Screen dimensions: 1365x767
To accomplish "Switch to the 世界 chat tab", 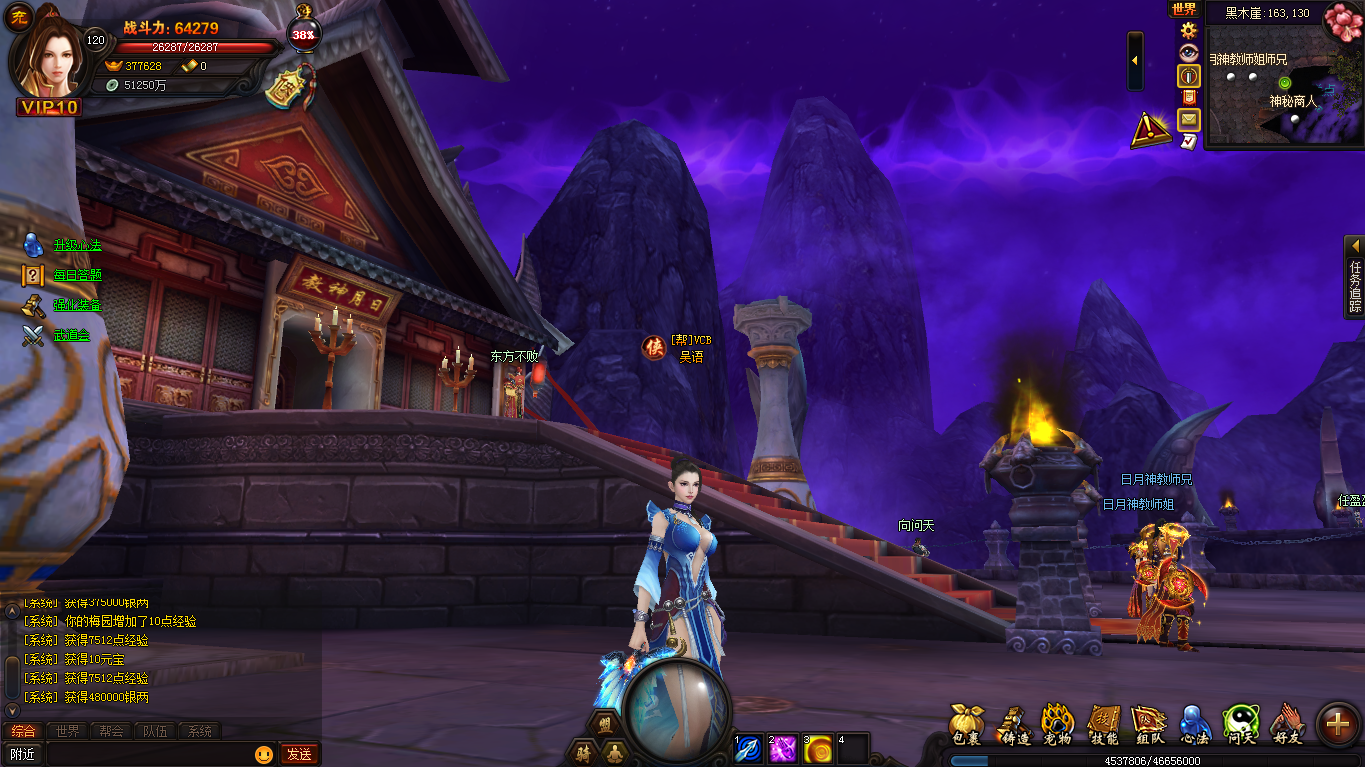I will (68, 731).
